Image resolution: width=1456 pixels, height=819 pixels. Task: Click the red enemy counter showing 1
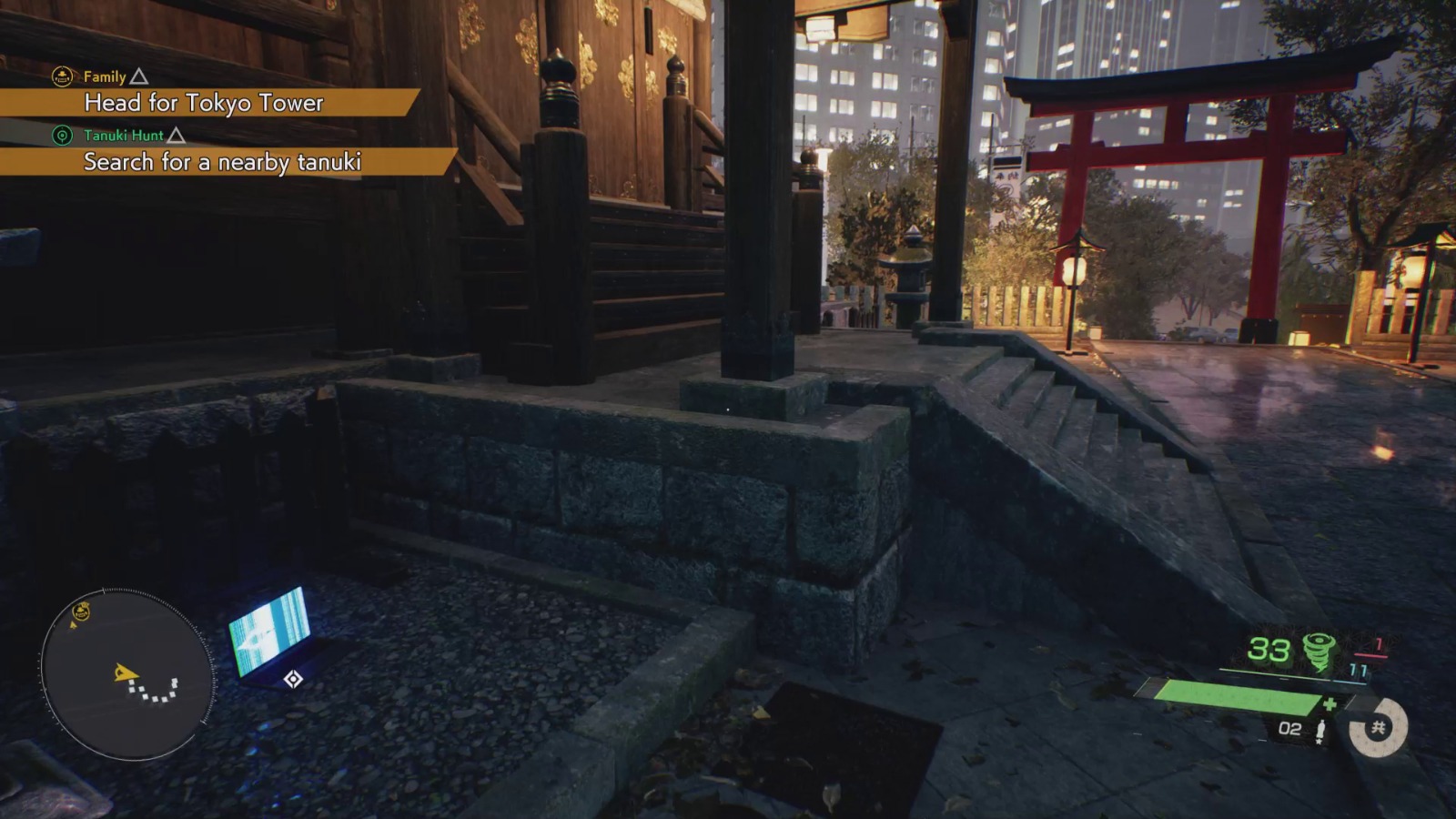pyautogui.click(x=1379, y=646)
